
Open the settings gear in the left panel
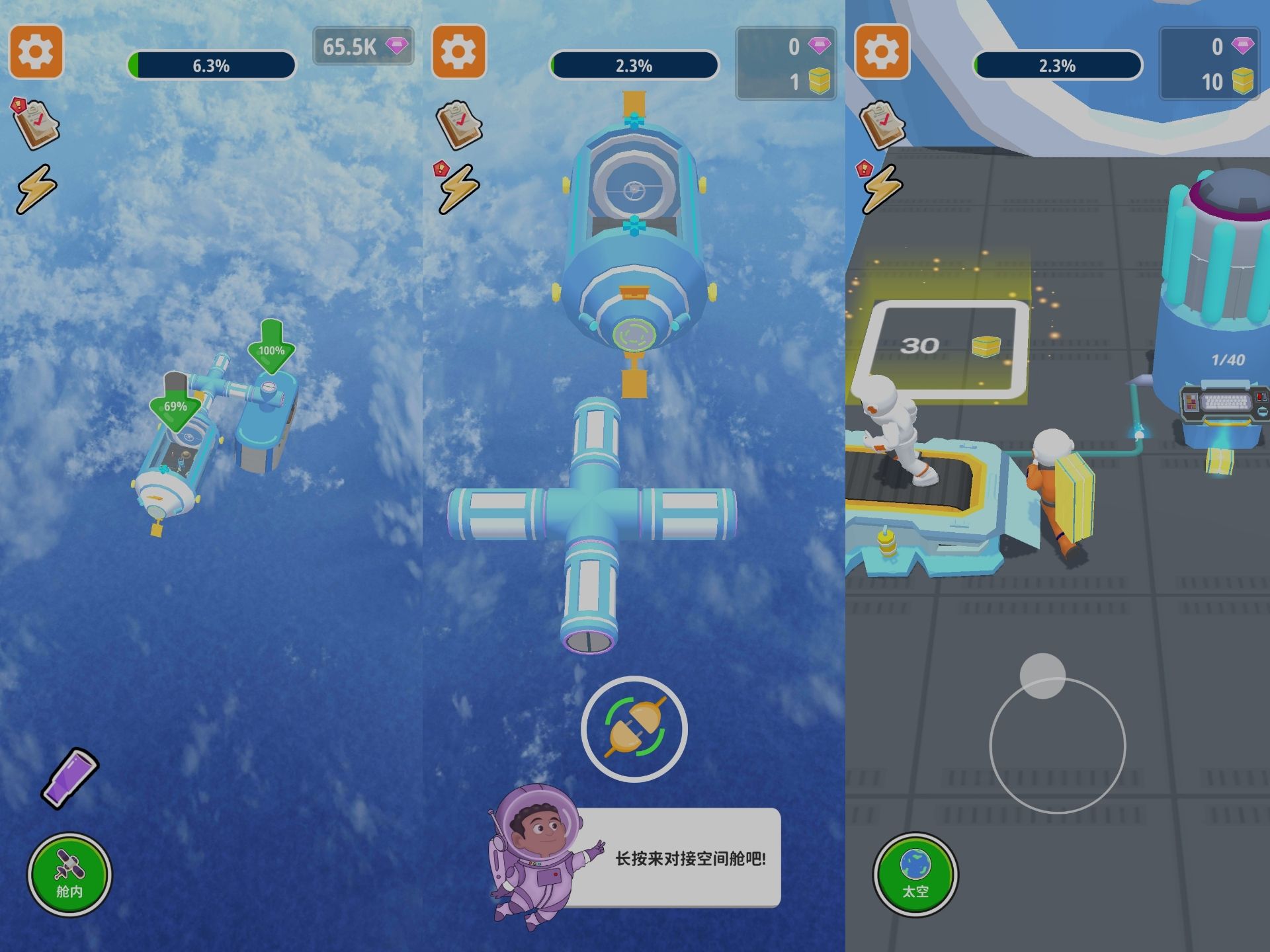(36, 52)
